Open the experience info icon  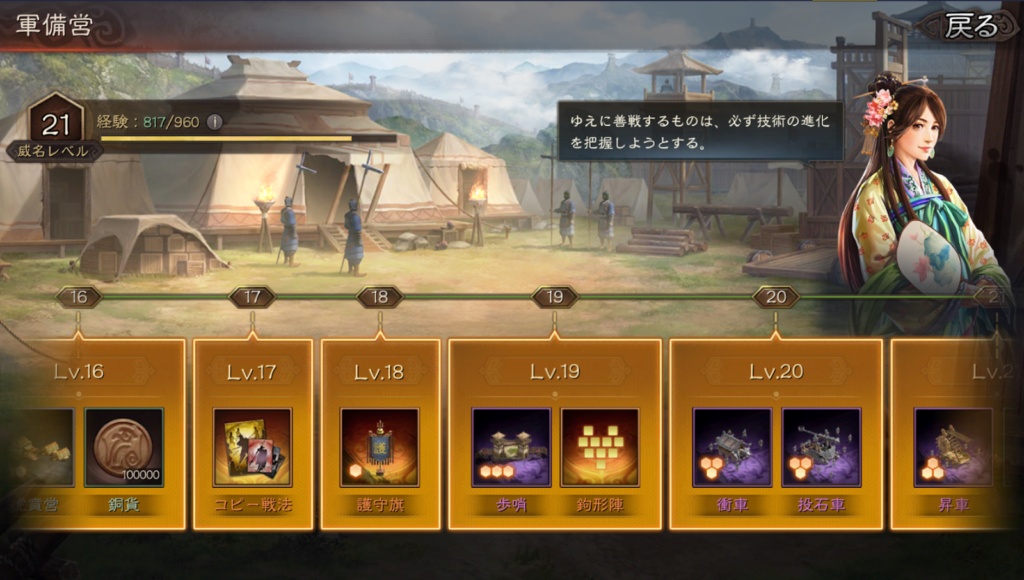(x=213, y=122)
